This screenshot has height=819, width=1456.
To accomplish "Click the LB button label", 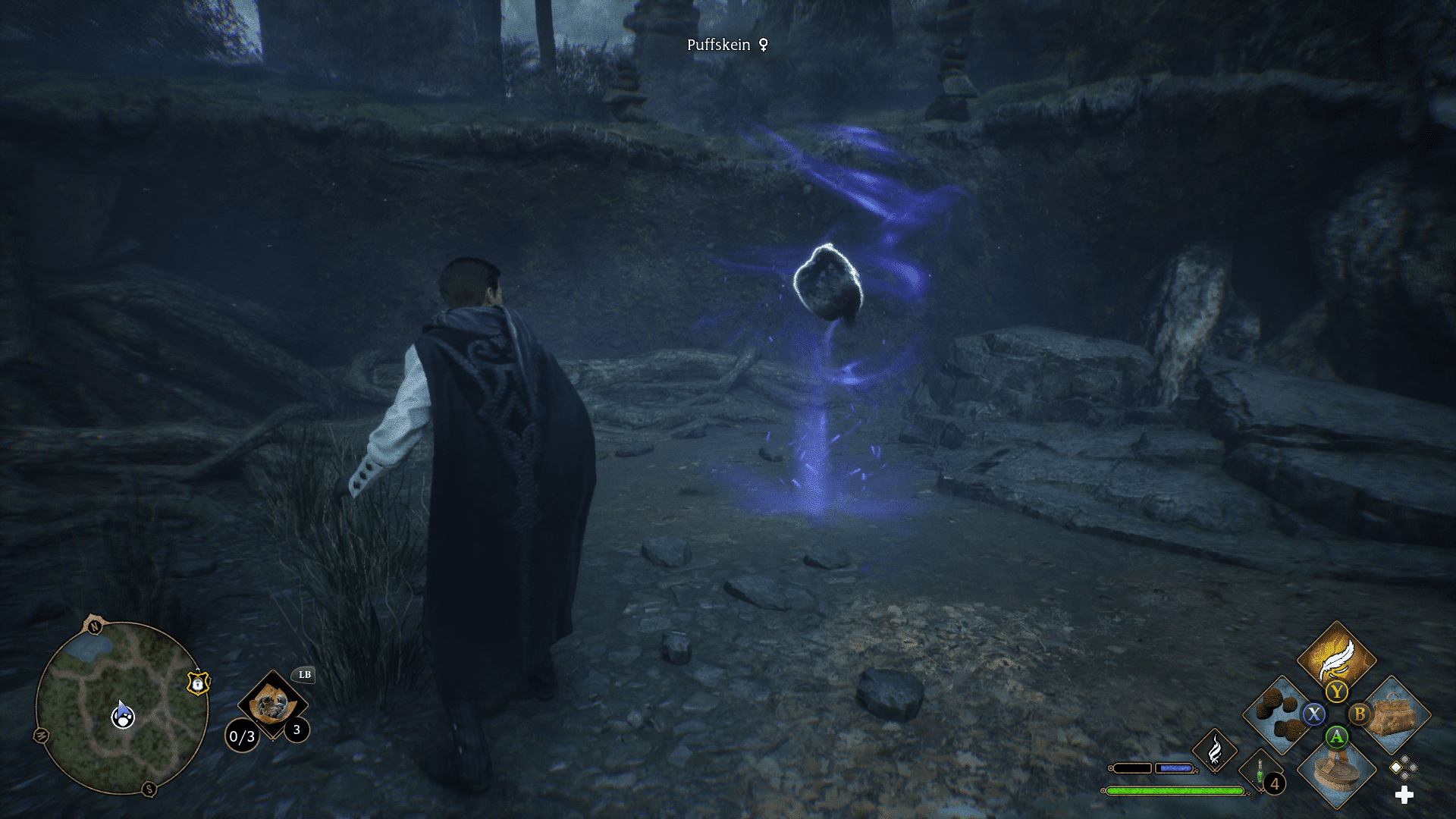I will pyautogui.click(x=305, y=675).
